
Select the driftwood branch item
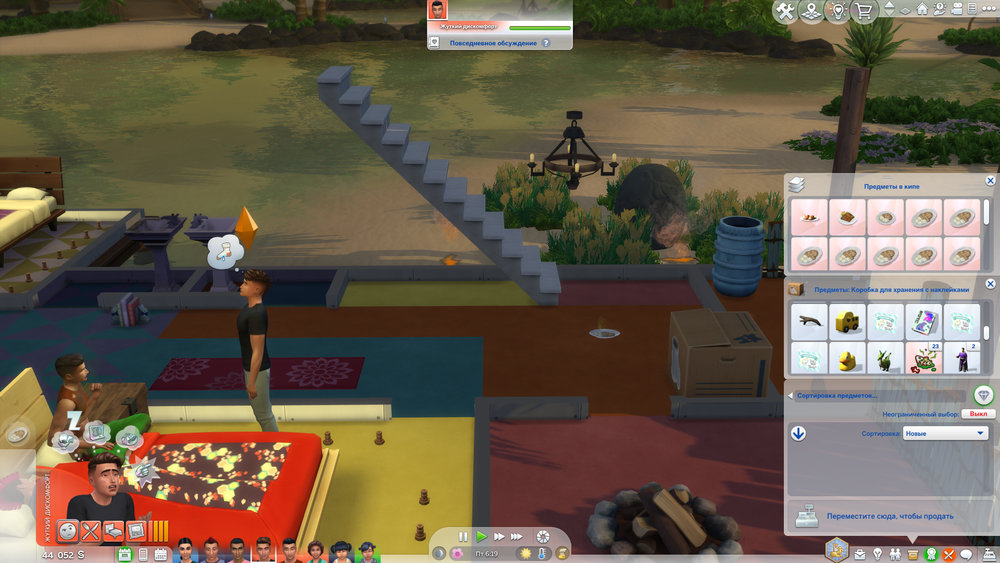coord(810,322)
